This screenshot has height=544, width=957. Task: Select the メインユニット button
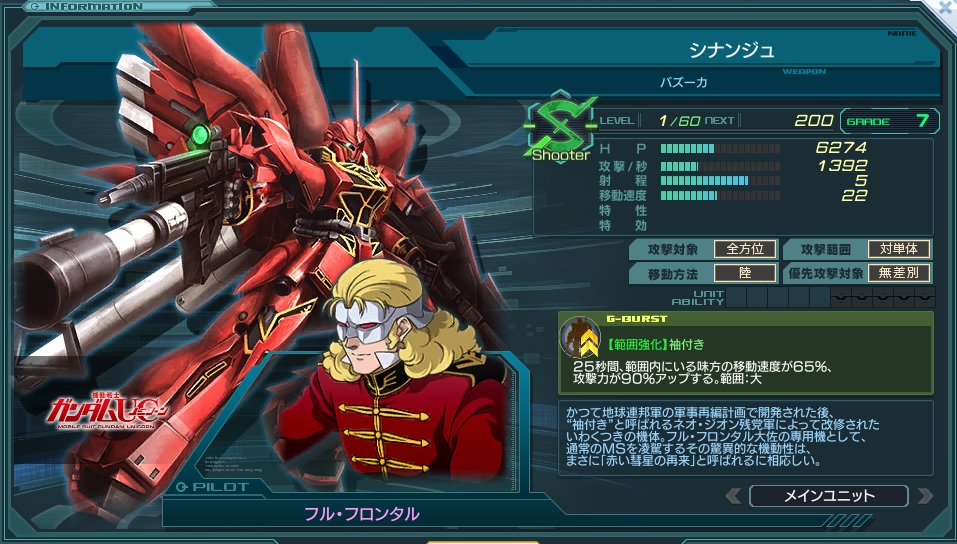tap(828, 496)
